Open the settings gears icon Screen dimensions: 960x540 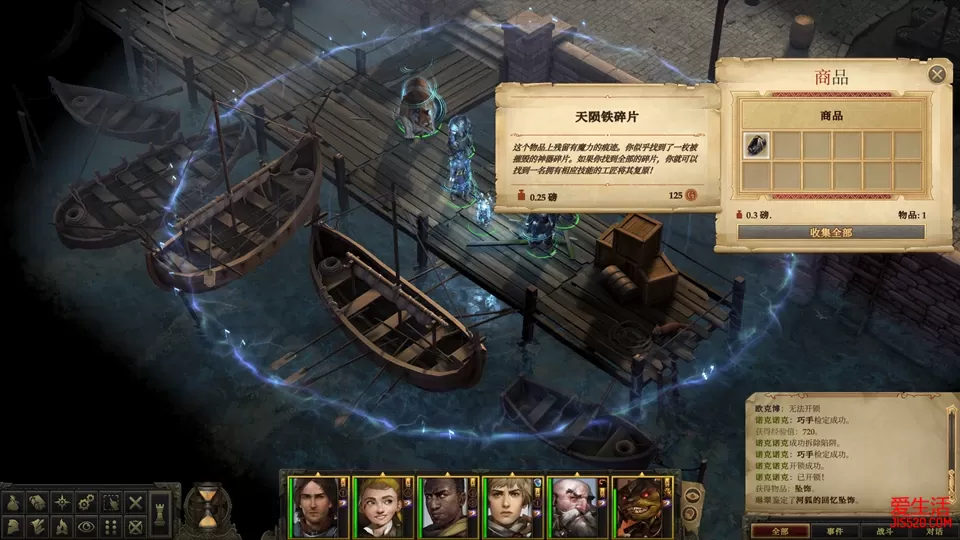point(86,502)
